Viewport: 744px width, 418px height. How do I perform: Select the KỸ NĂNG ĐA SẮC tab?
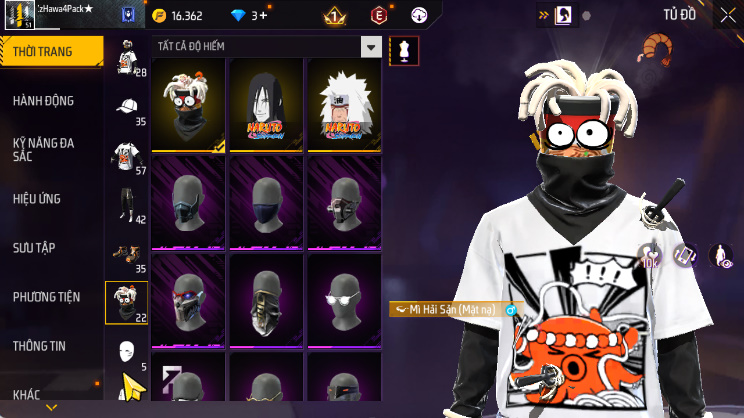pyautogui.click(x=50, y=150)
